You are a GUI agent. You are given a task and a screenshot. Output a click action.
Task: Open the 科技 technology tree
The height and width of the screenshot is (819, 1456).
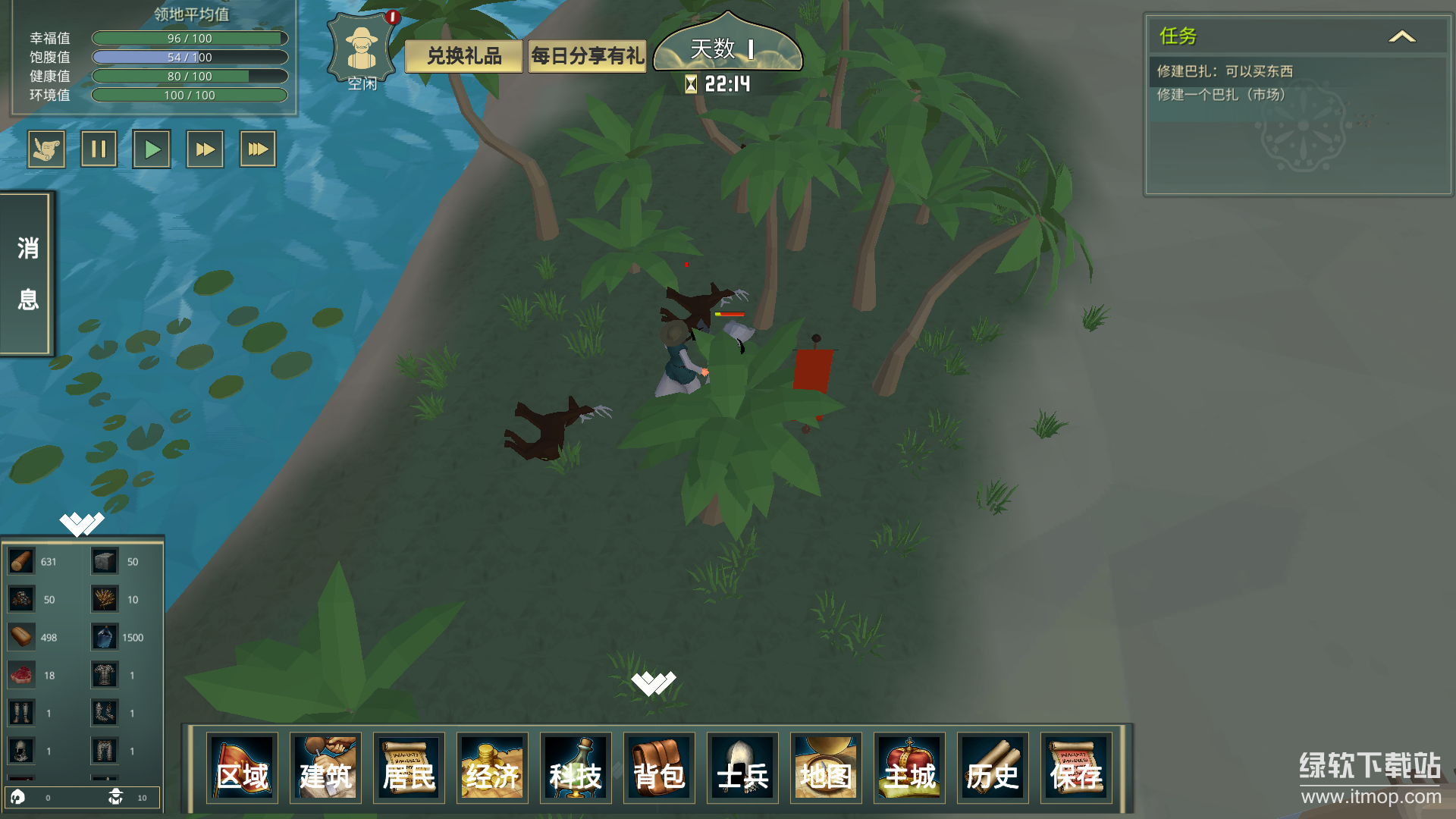pos(576,767)
